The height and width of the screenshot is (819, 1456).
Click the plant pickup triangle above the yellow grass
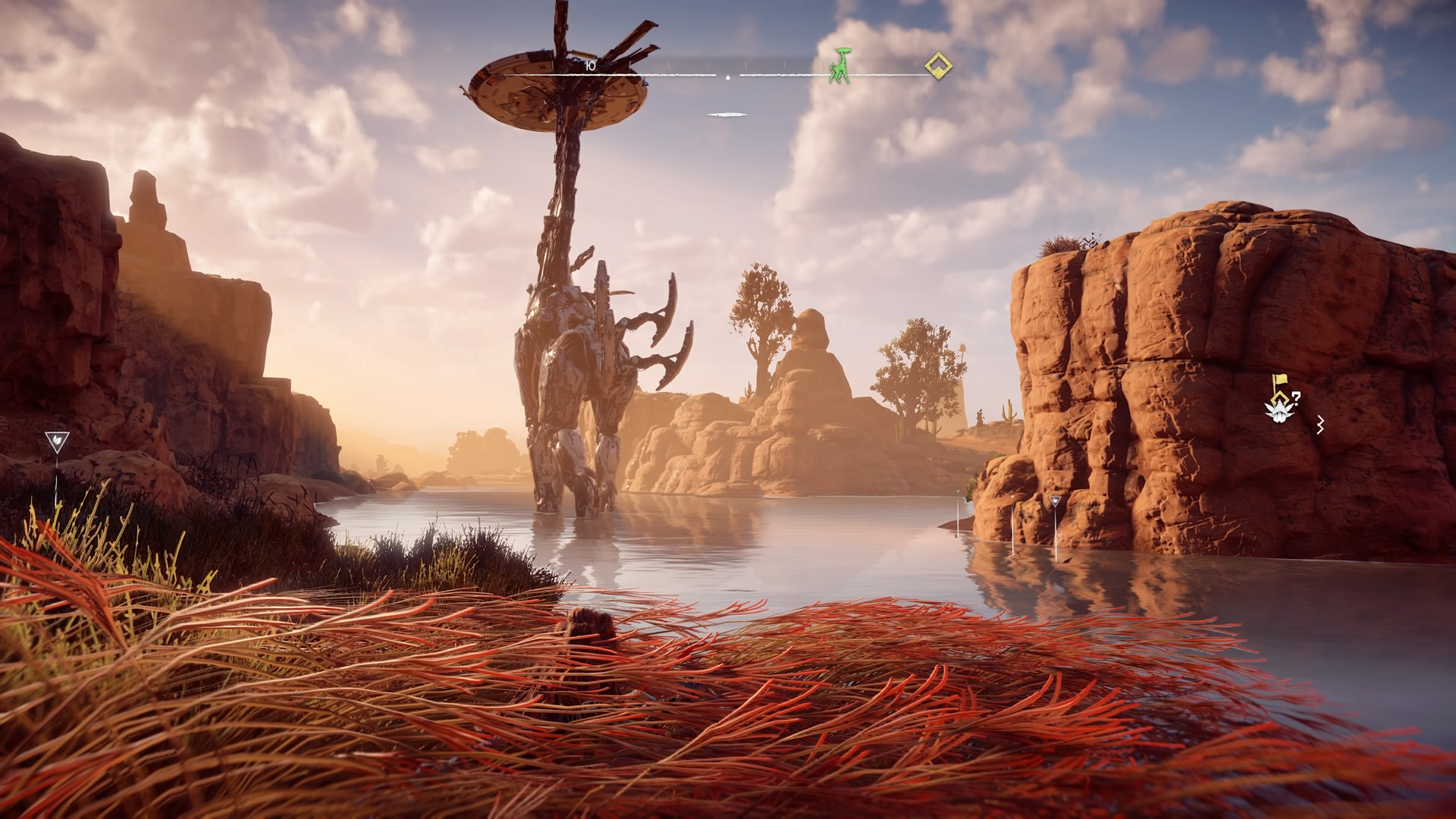(x=57, y=442)
